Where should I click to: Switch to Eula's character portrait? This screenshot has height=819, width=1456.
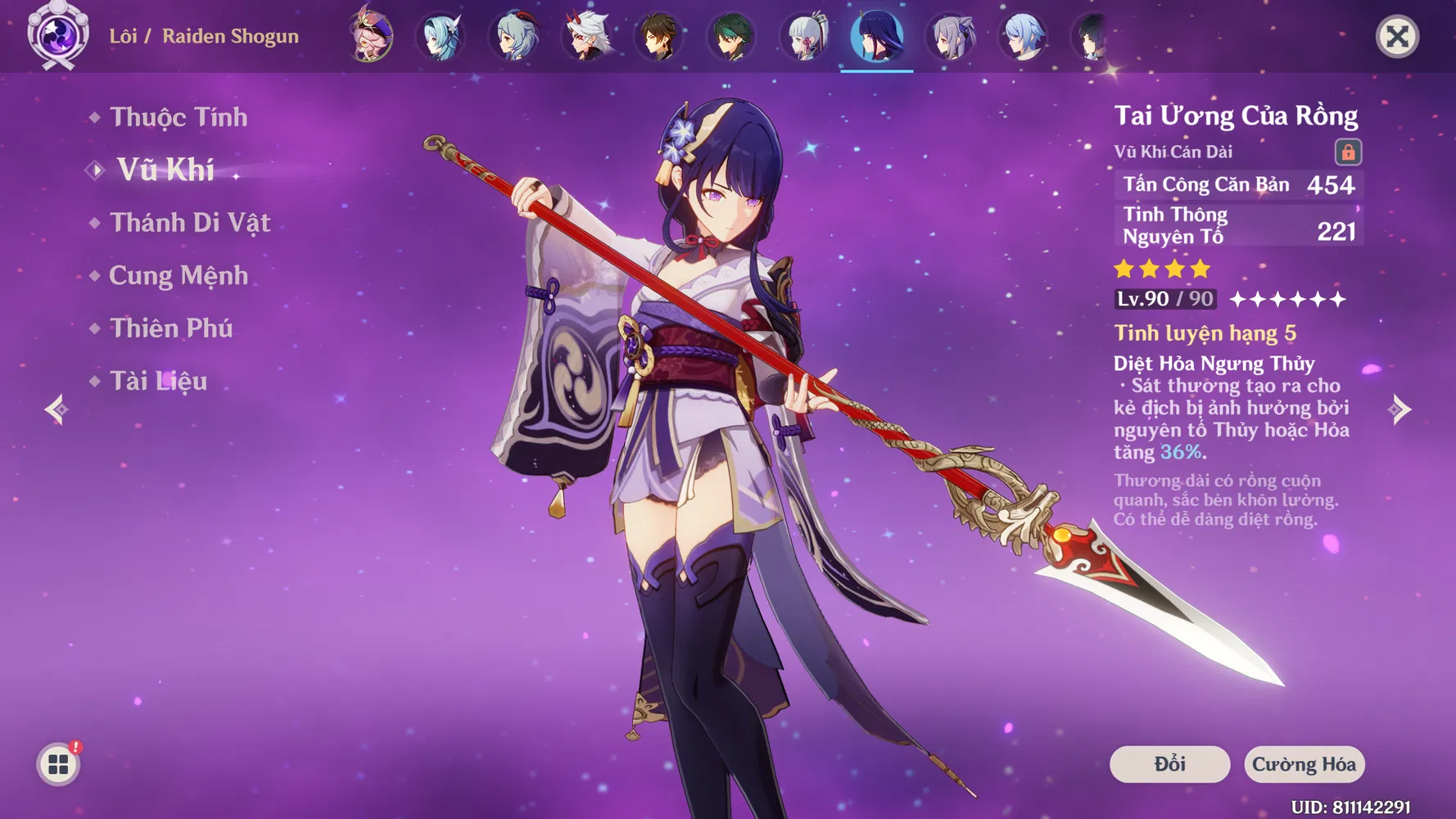441,37
